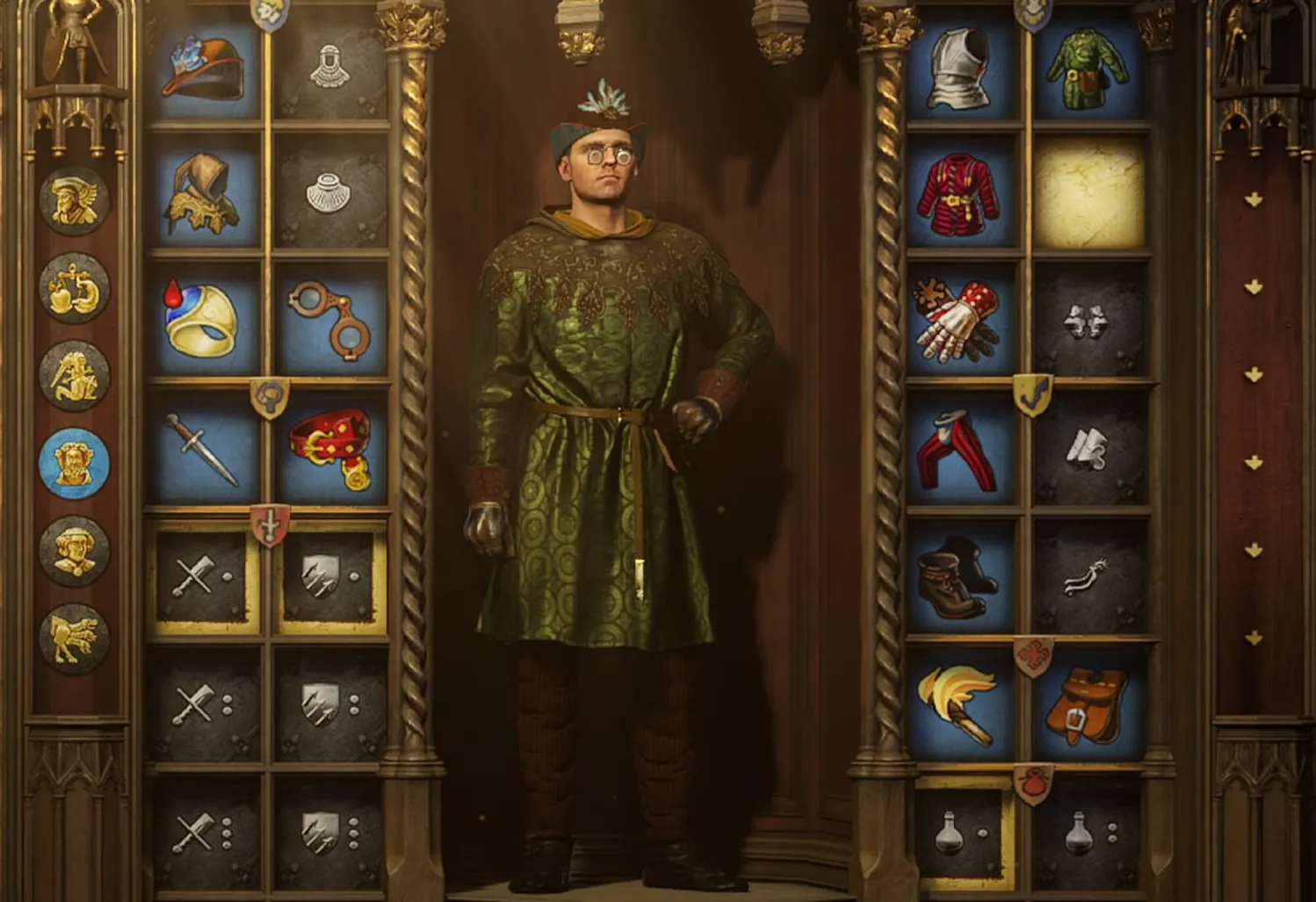Click the gold ring with blue gem
Image resolution: width=1316 pixels, height=902 pixels.
202,320
